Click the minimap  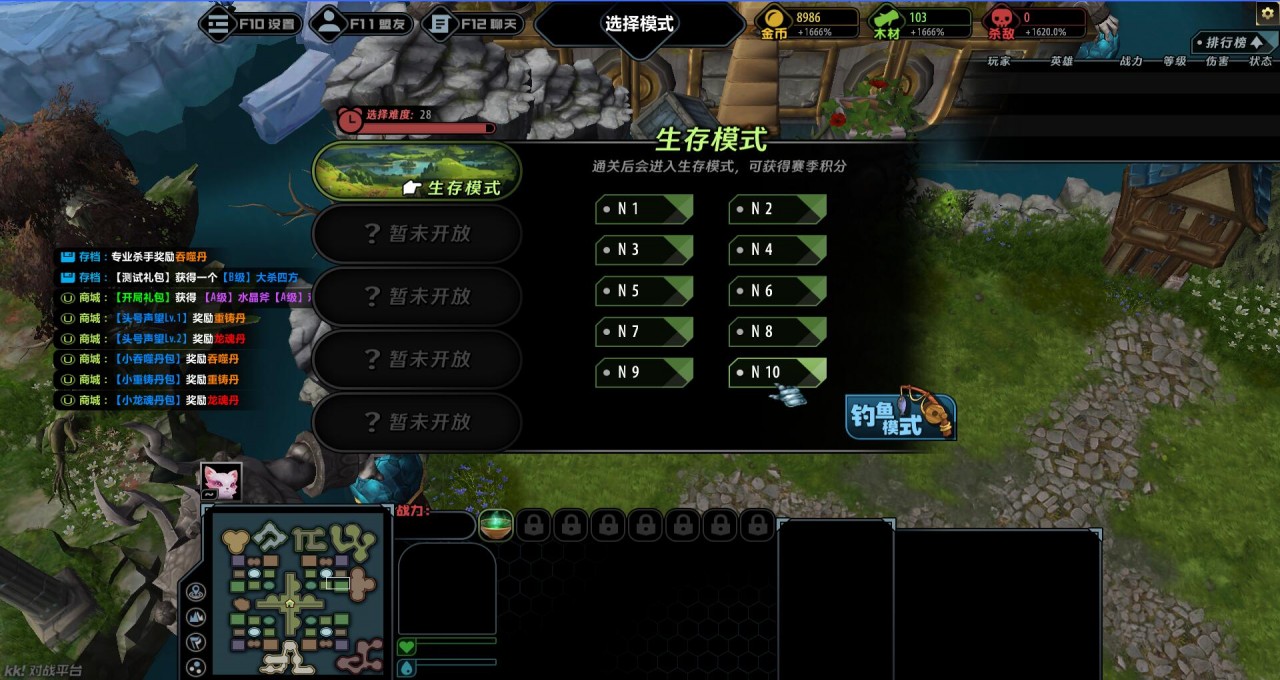290,597
